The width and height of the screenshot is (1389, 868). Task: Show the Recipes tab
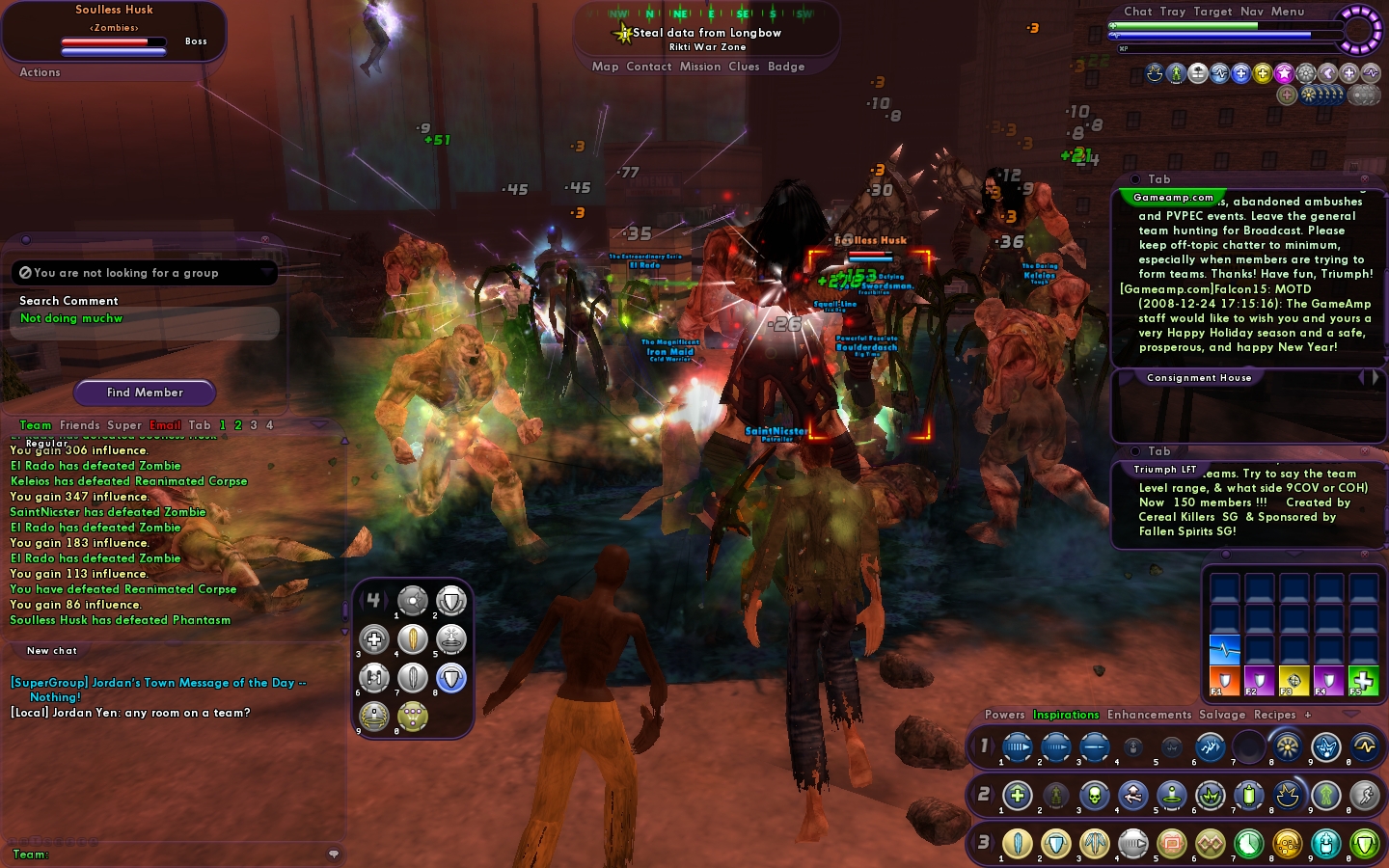(x=1274, y=715)
